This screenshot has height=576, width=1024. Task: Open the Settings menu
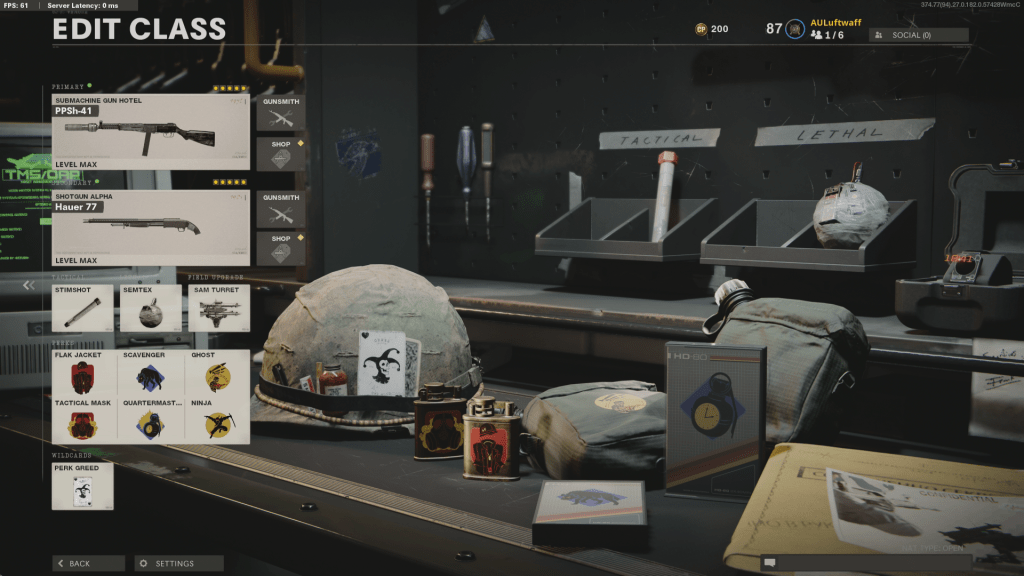coord(179,563)
